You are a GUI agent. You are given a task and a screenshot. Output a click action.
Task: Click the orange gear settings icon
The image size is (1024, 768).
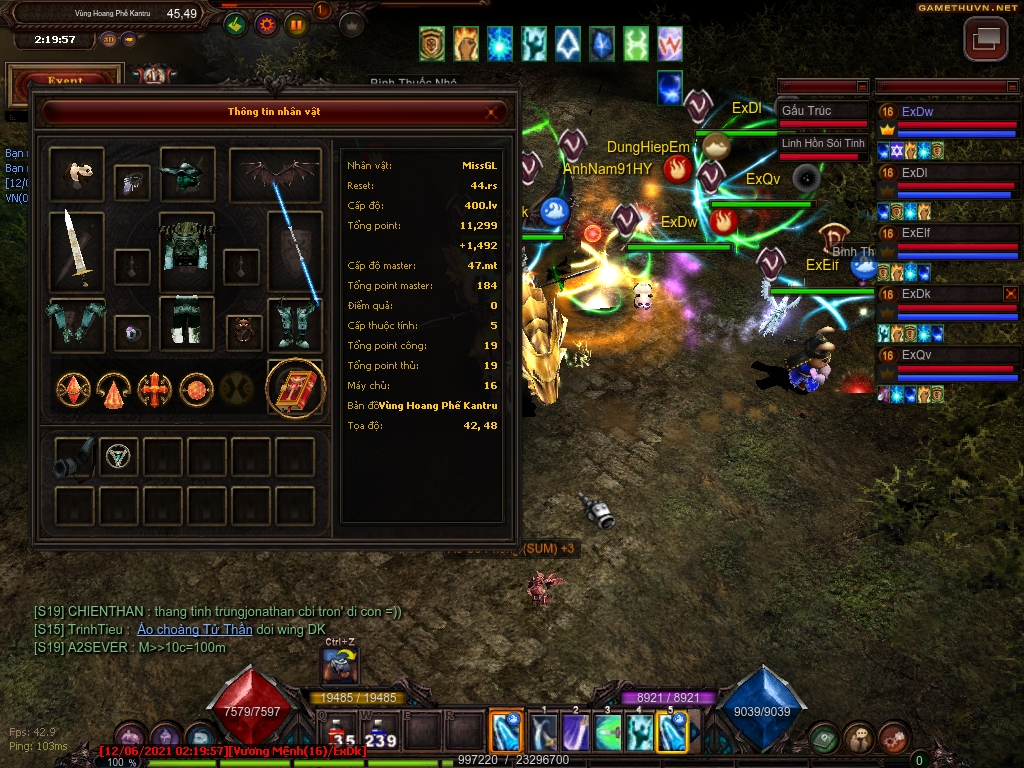click(265, 25)
